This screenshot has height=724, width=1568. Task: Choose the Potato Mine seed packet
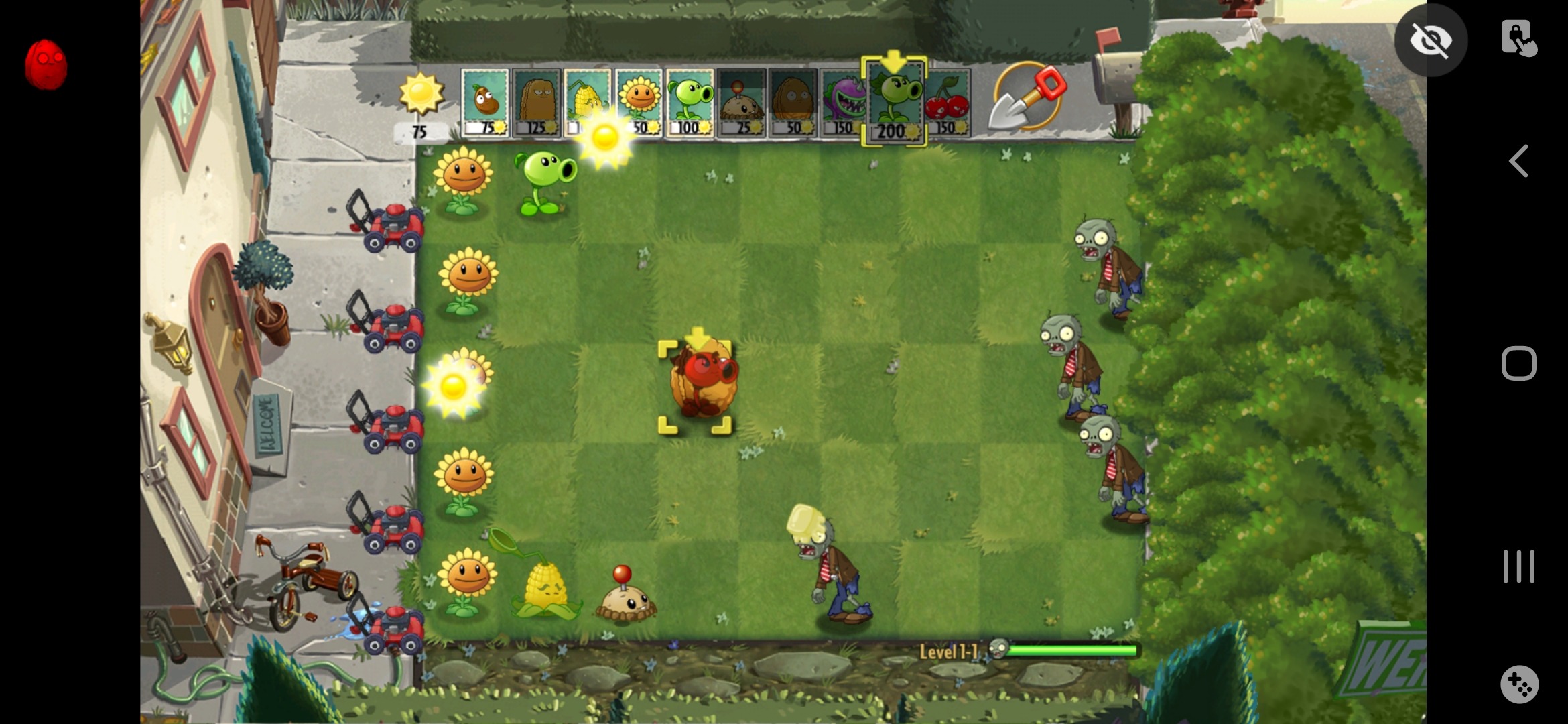[x=740, y=102]
